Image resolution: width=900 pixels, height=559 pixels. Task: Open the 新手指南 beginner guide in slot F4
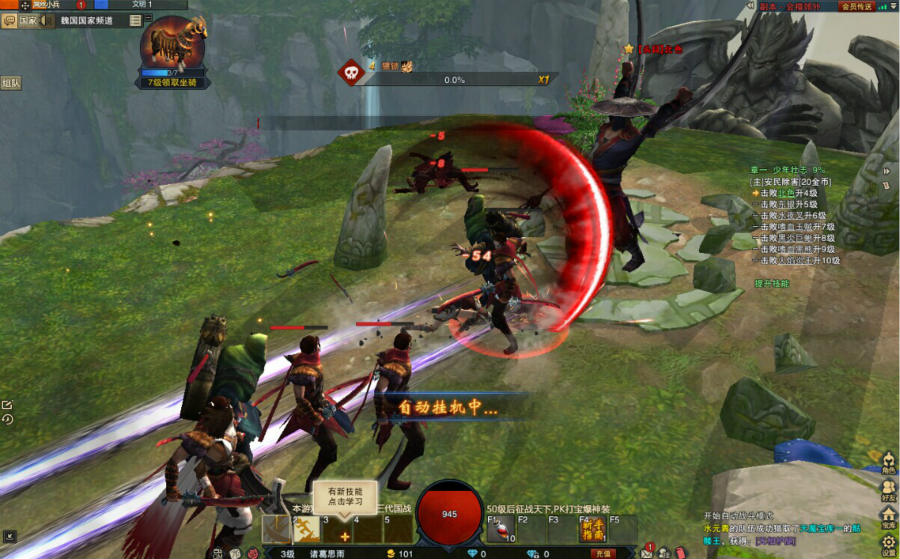pyautogui.click(x=593, y=530)
